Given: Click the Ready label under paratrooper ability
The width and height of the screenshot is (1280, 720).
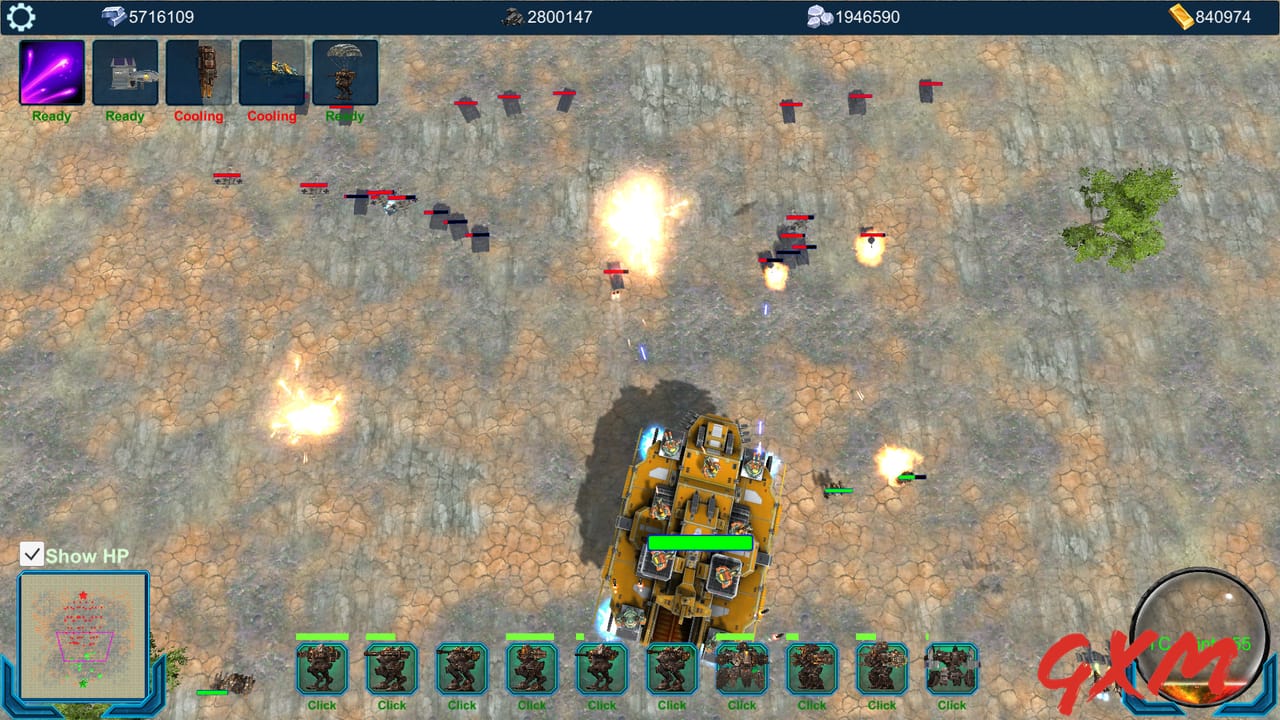Looking at the screenshot, I should 344,116.
